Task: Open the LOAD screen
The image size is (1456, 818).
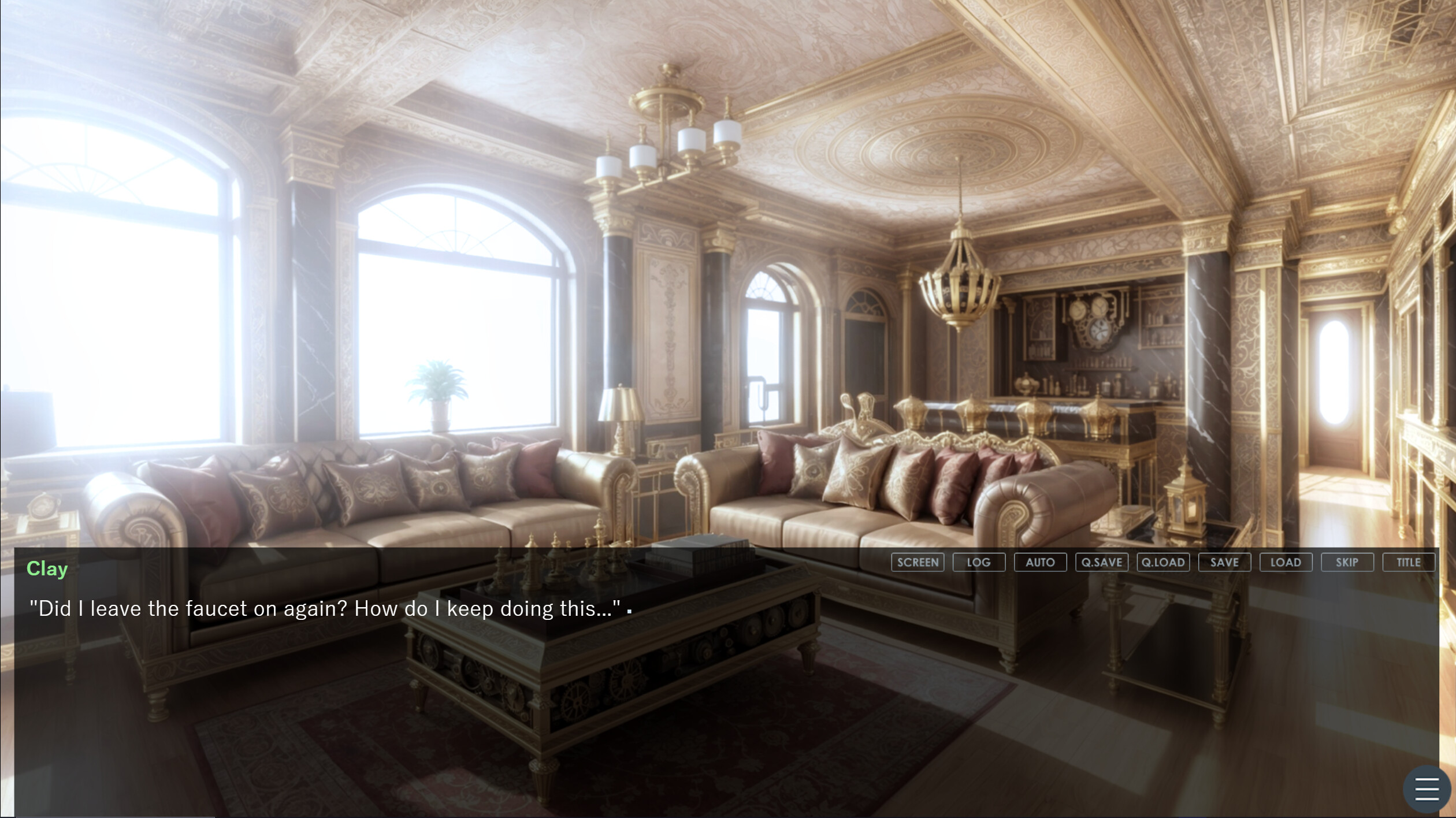Action: (1287, 562)
